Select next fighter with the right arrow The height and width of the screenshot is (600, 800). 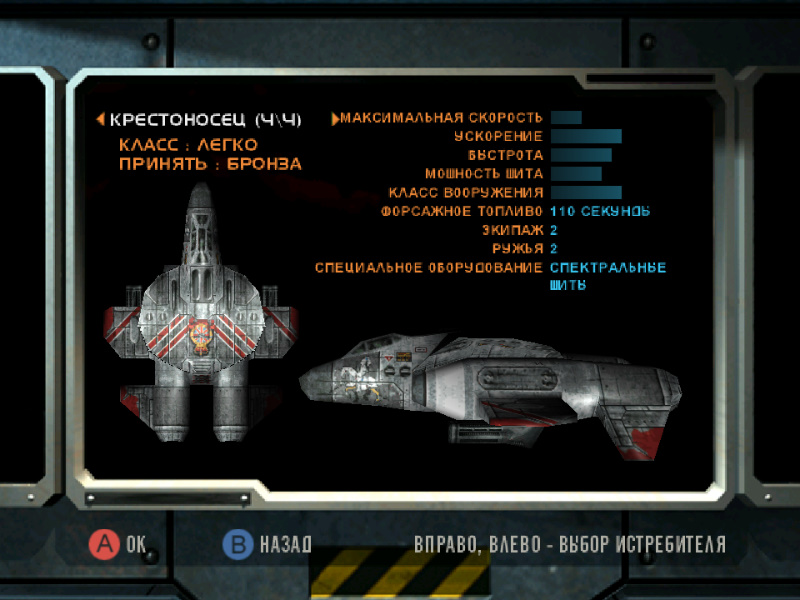click(335, 119)
